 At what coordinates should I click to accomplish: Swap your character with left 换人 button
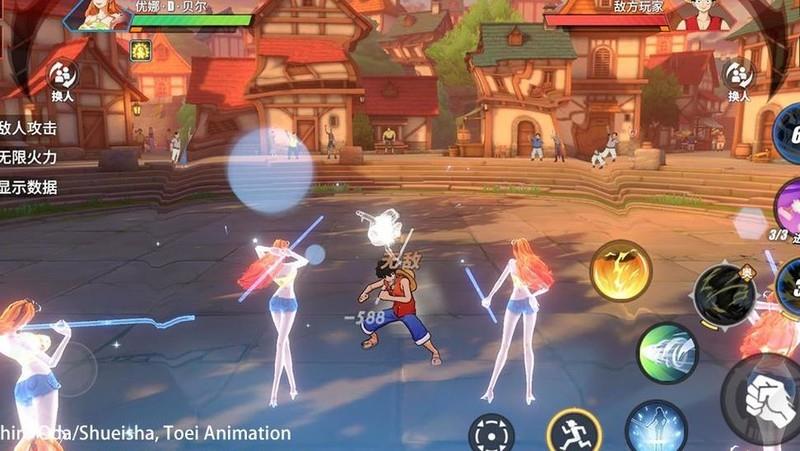point(63,78)
